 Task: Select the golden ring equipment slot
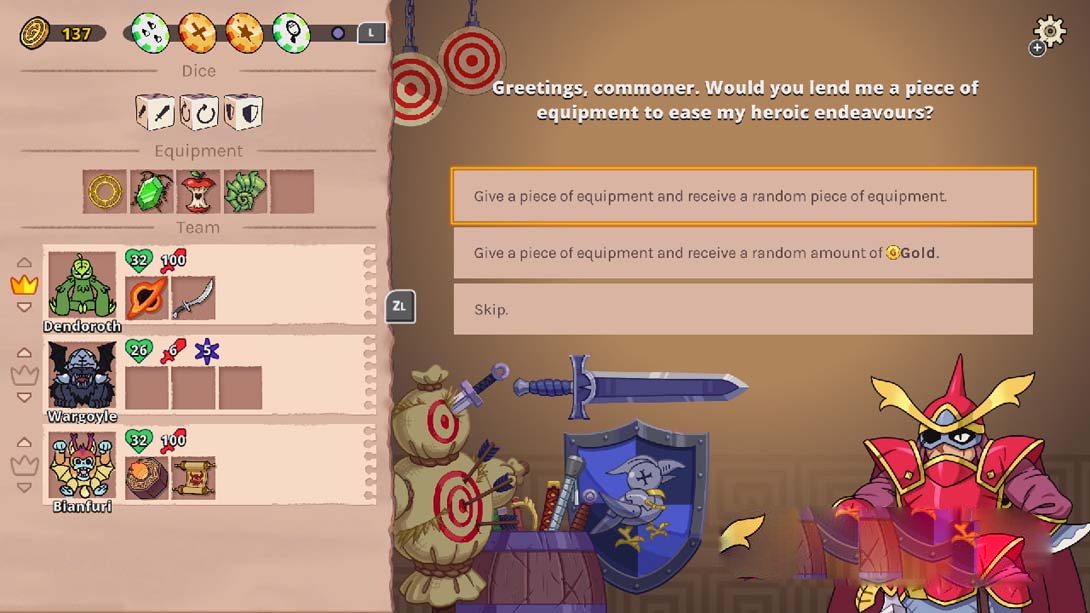coord(104,191)
